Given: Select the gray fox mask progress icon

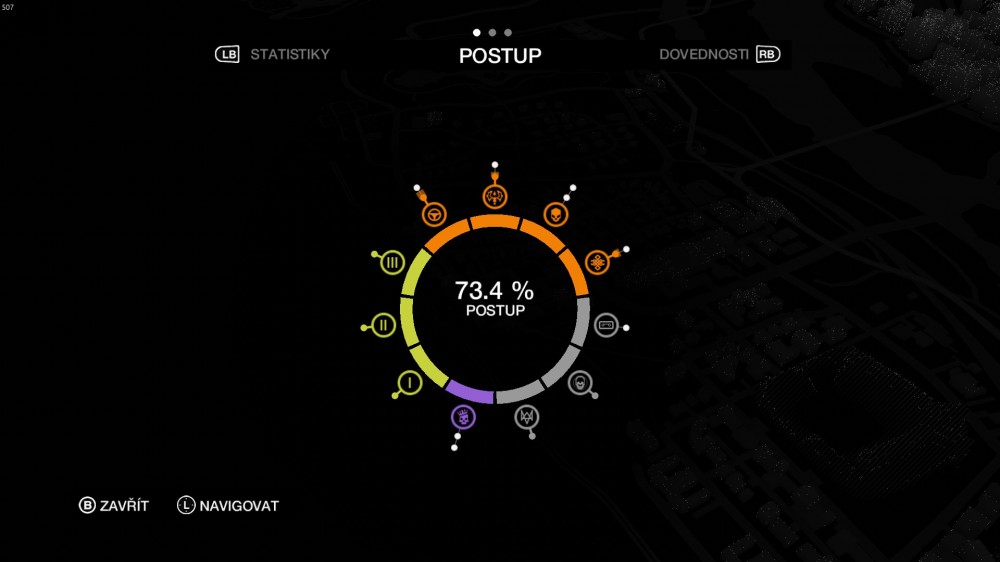Looking at the screenshot, I should pos(526,416).
